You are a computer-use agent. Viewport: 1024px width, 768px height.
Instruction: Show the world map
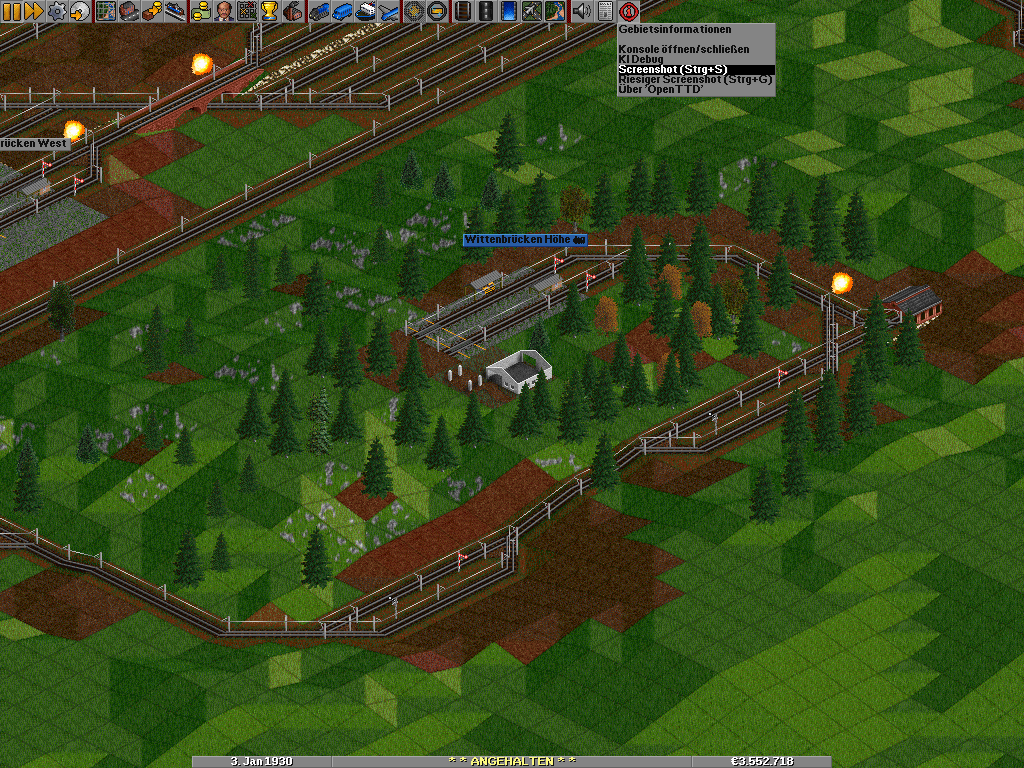[x=106, y=11]
